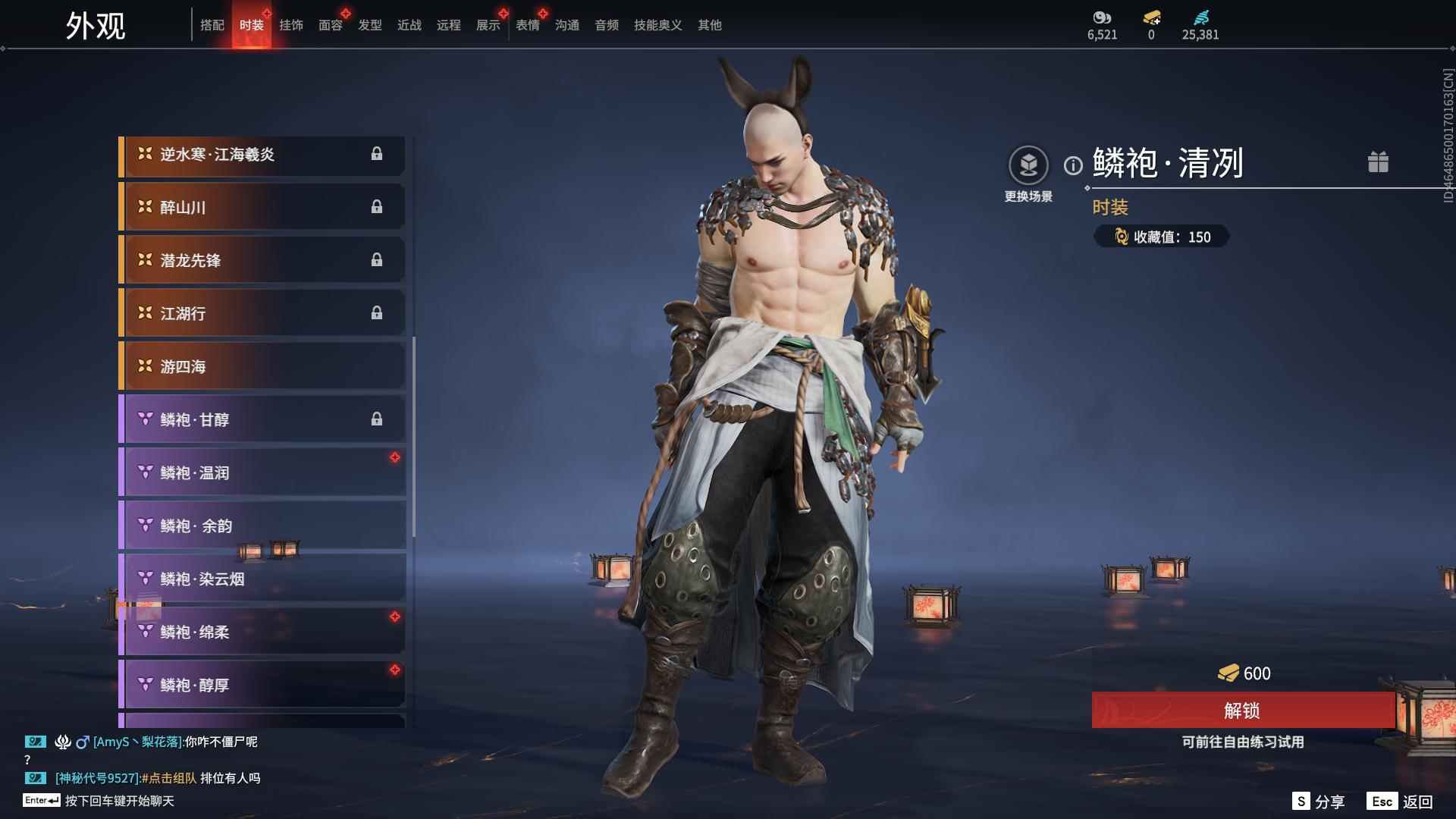The width and height of the screenshot is (1456, 819).
Task: Click the 返回 back button
Action: coord(1417,802)
